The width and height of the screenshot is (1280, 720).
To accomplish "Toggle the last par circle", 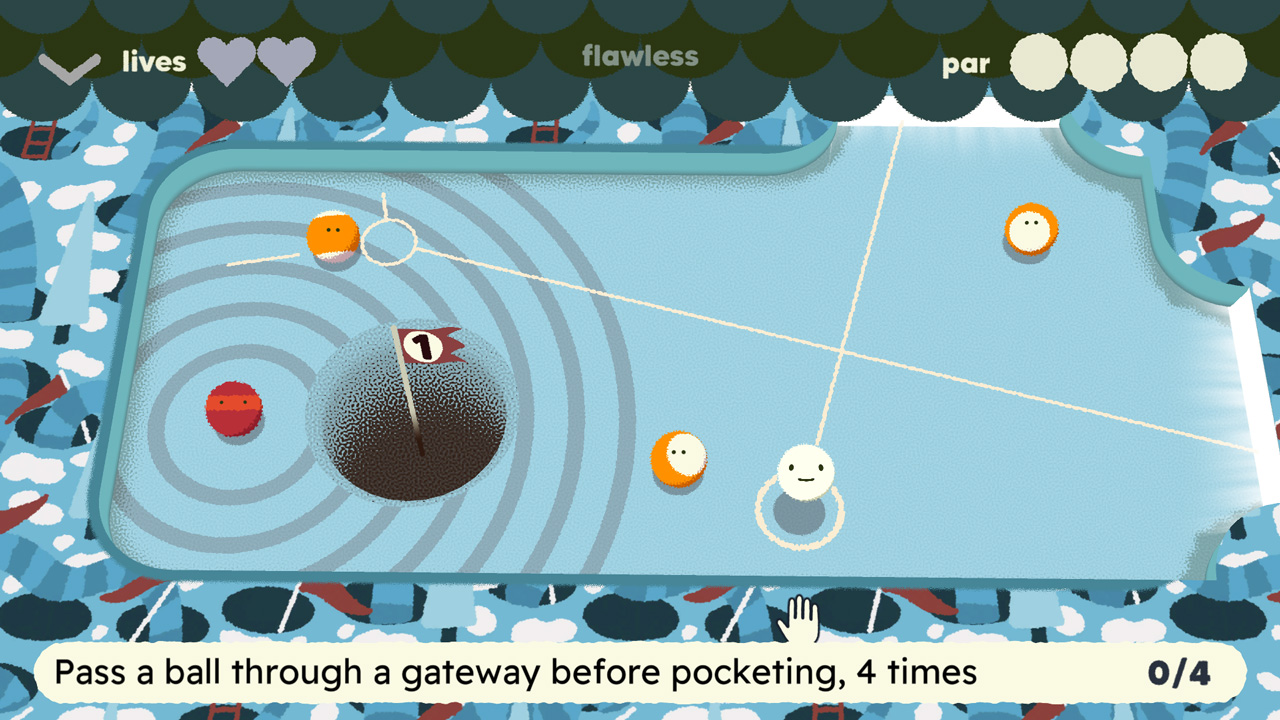I will click(x=1219, y=62).
